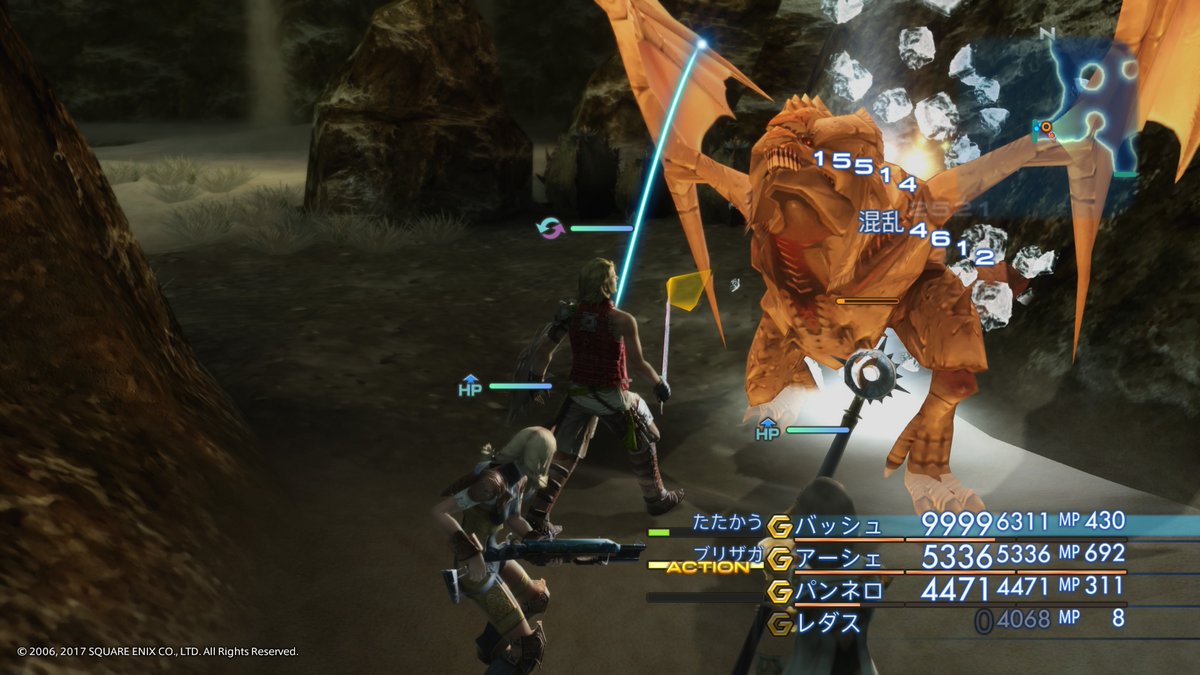Toggle パンネロ's gambit G icon

click(780, 591)
